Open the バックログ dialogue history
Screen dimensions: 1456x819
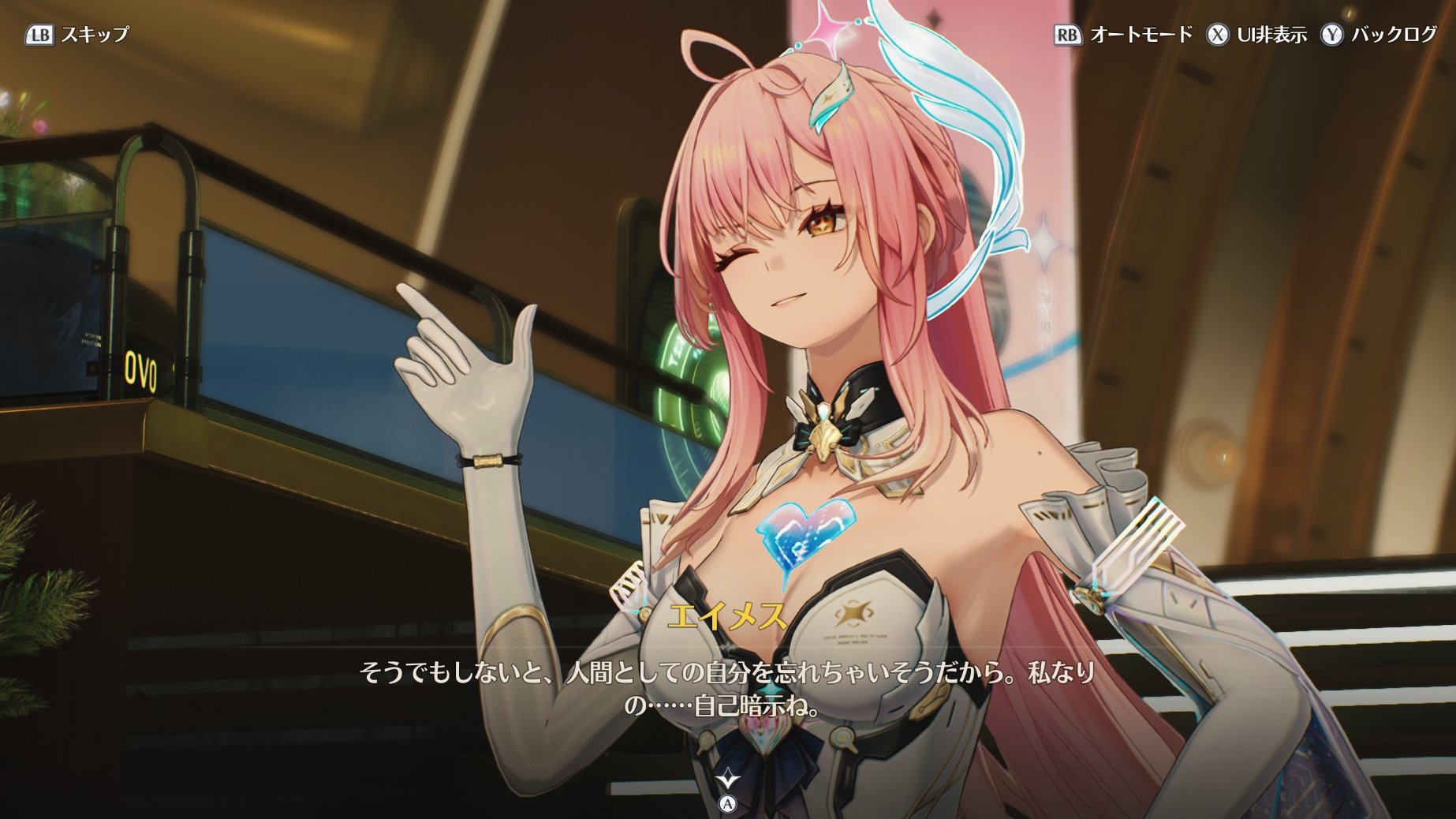pyautogui.click(x=1379, y=35)
